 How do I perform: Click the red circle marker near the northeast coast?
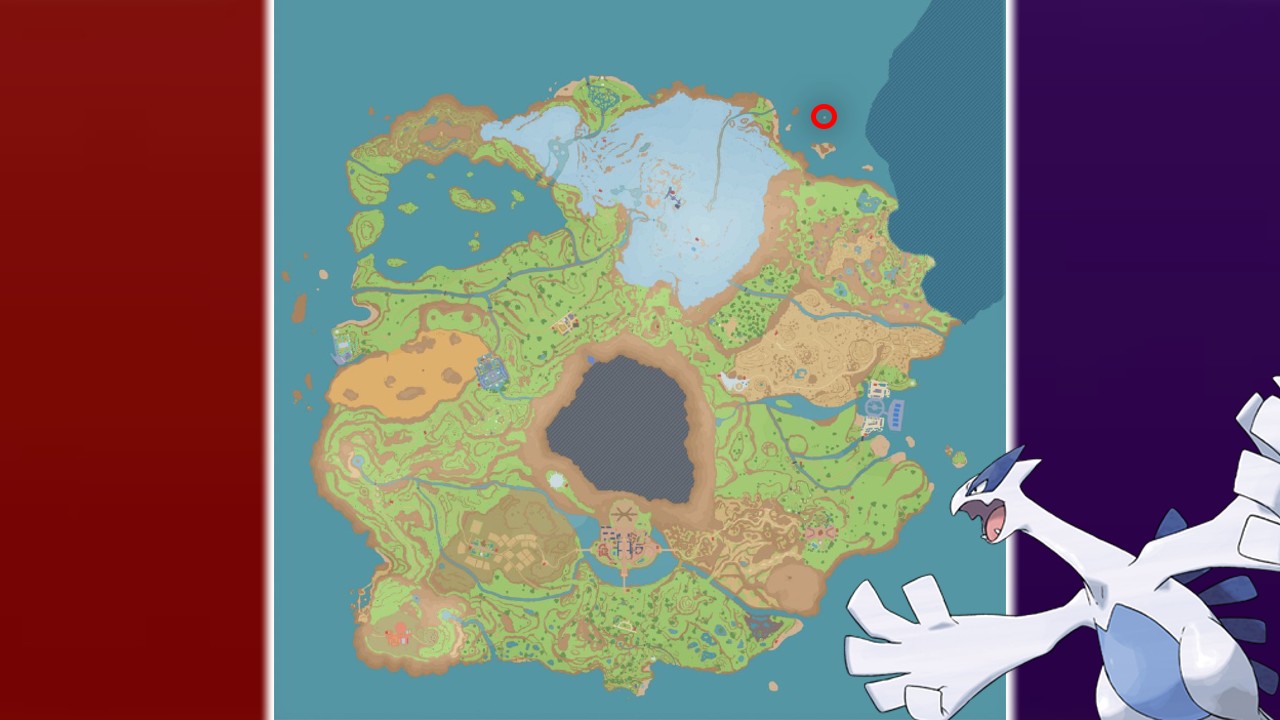click(823, 117)
